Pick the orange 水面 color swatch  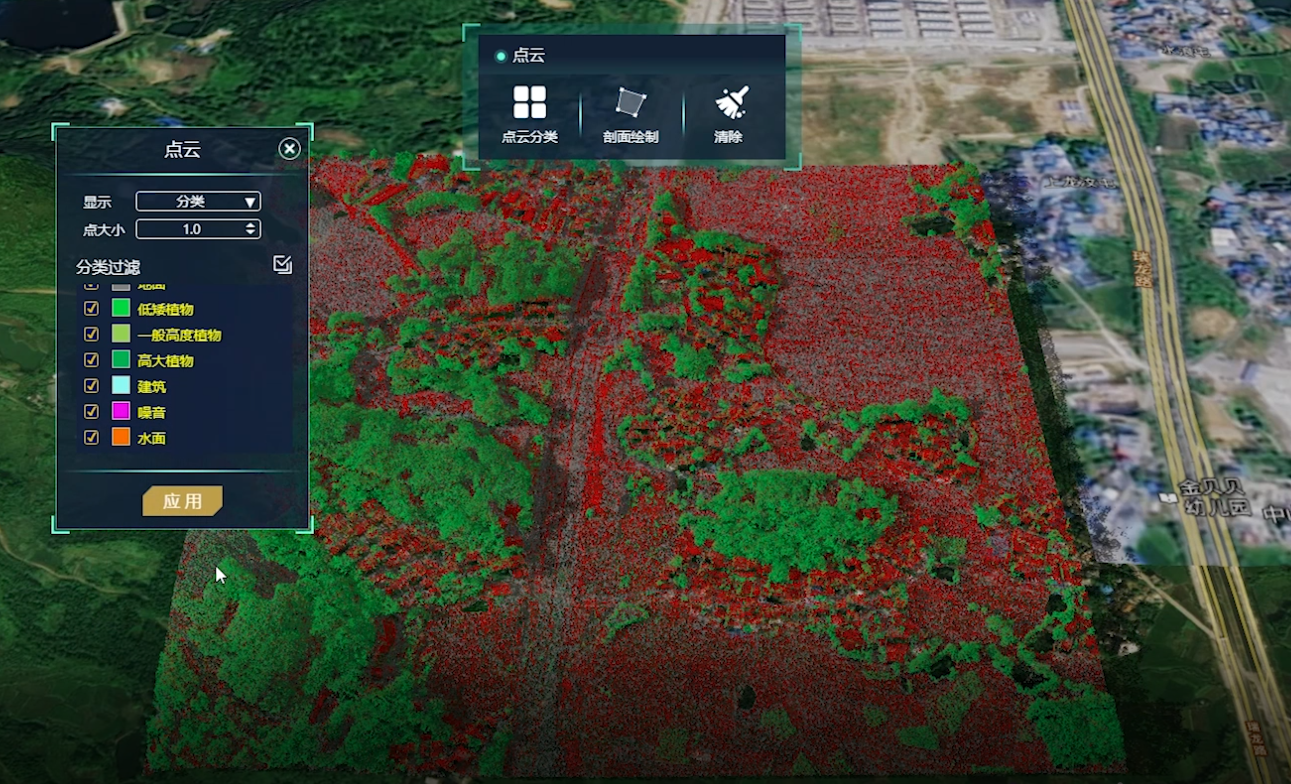pos(121,437)
